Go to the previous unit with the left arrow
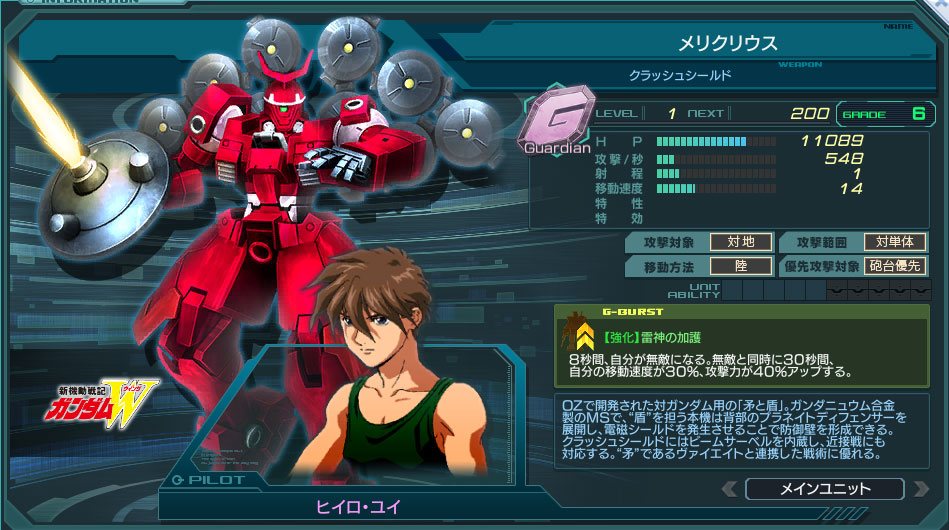Image resolution: width=949 pixels, height=530 pixels. tap(729, 489)
